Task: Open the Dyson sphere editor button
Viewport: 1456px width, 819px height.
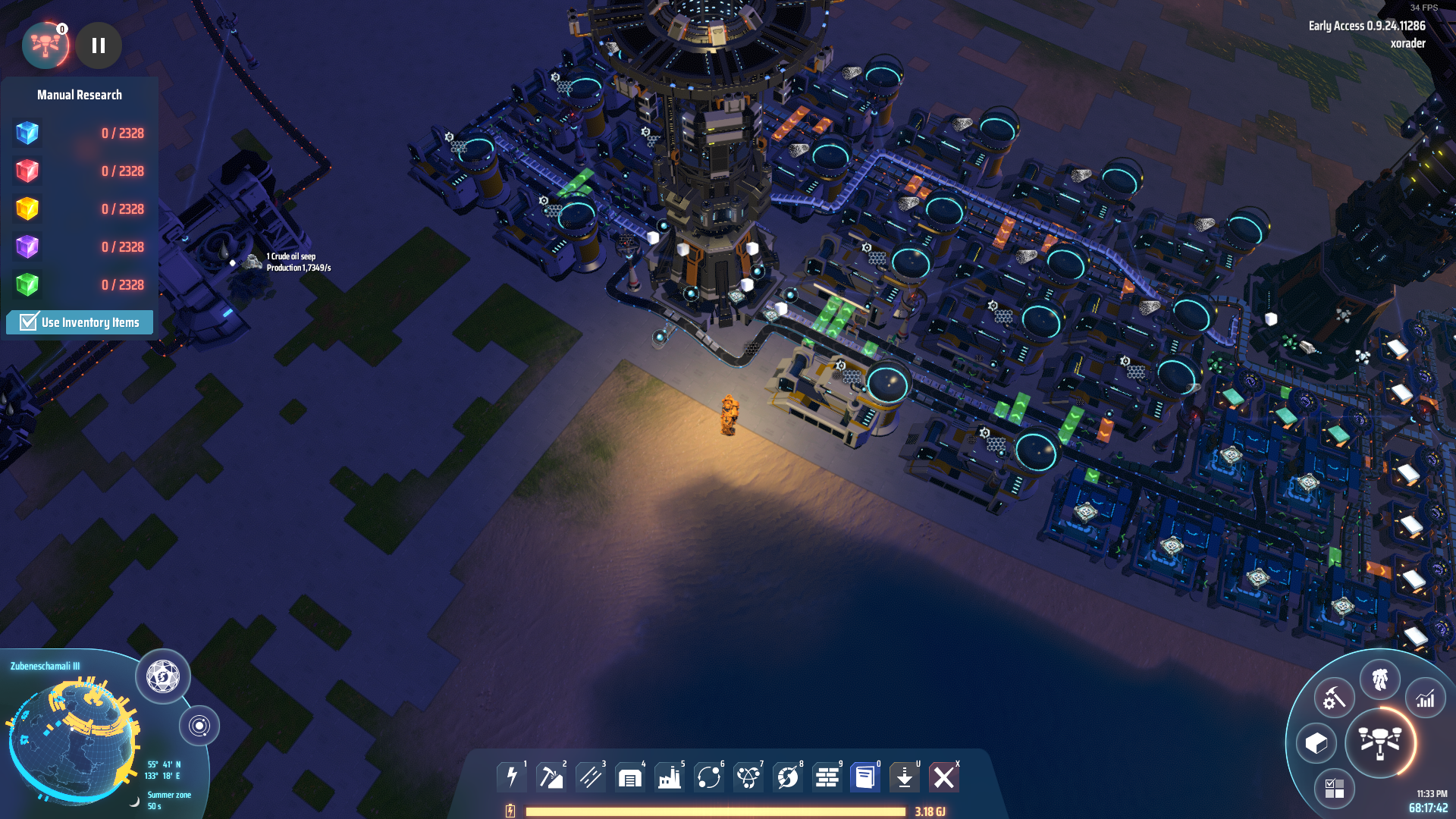Action: (x=163, y=676)
